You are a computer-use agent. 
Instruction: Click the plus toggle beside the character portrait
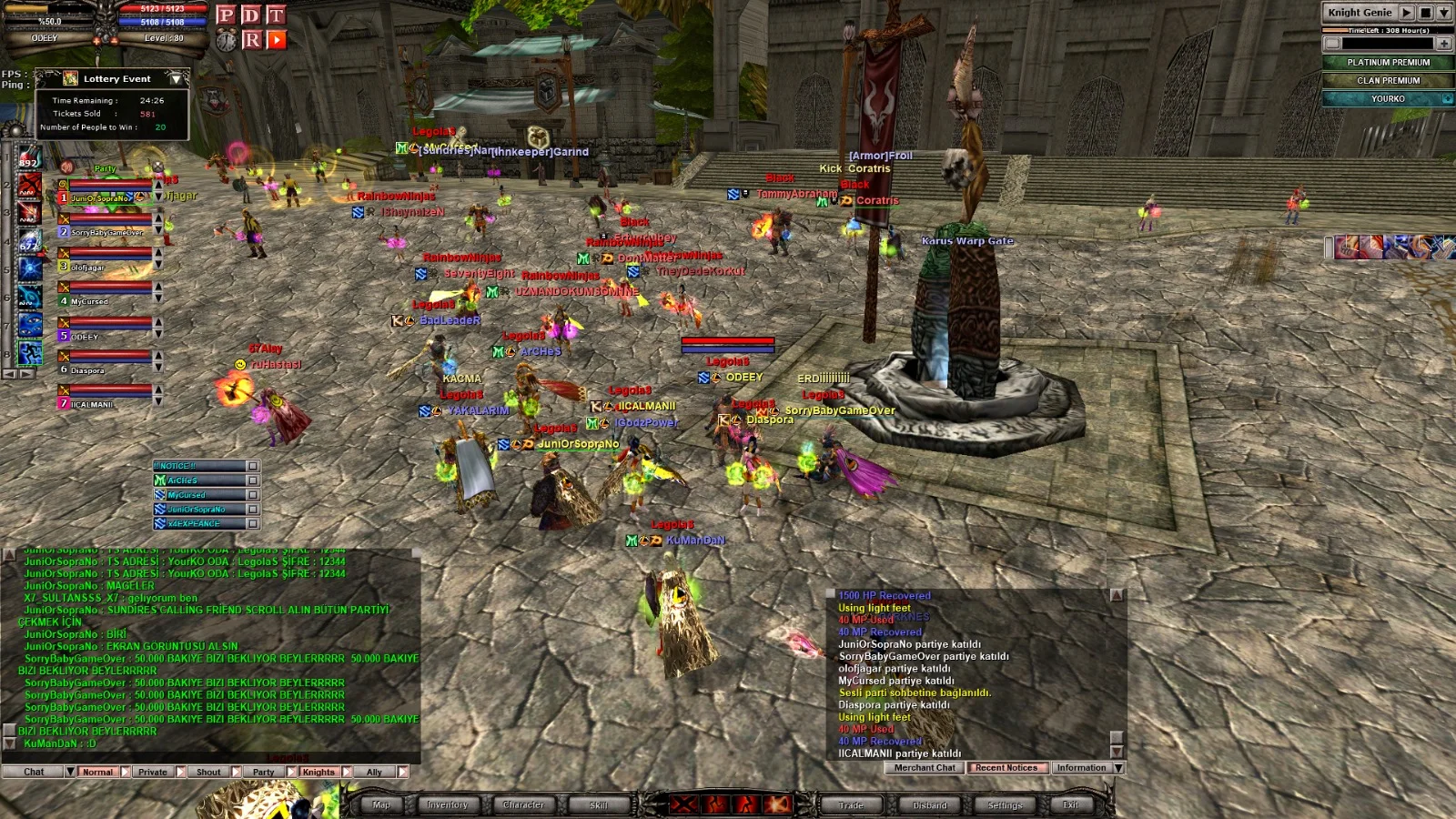tap(96, 41)
